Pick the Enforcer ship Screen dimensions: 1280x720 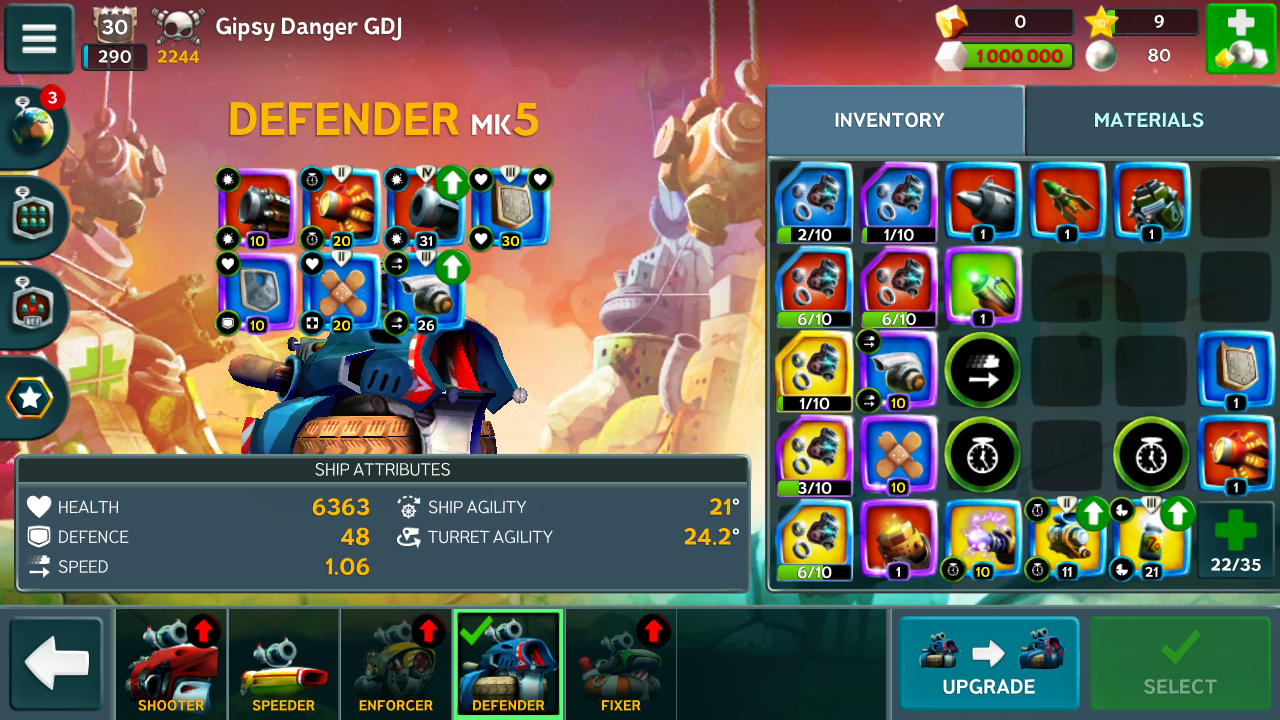[x=396, y=664]
